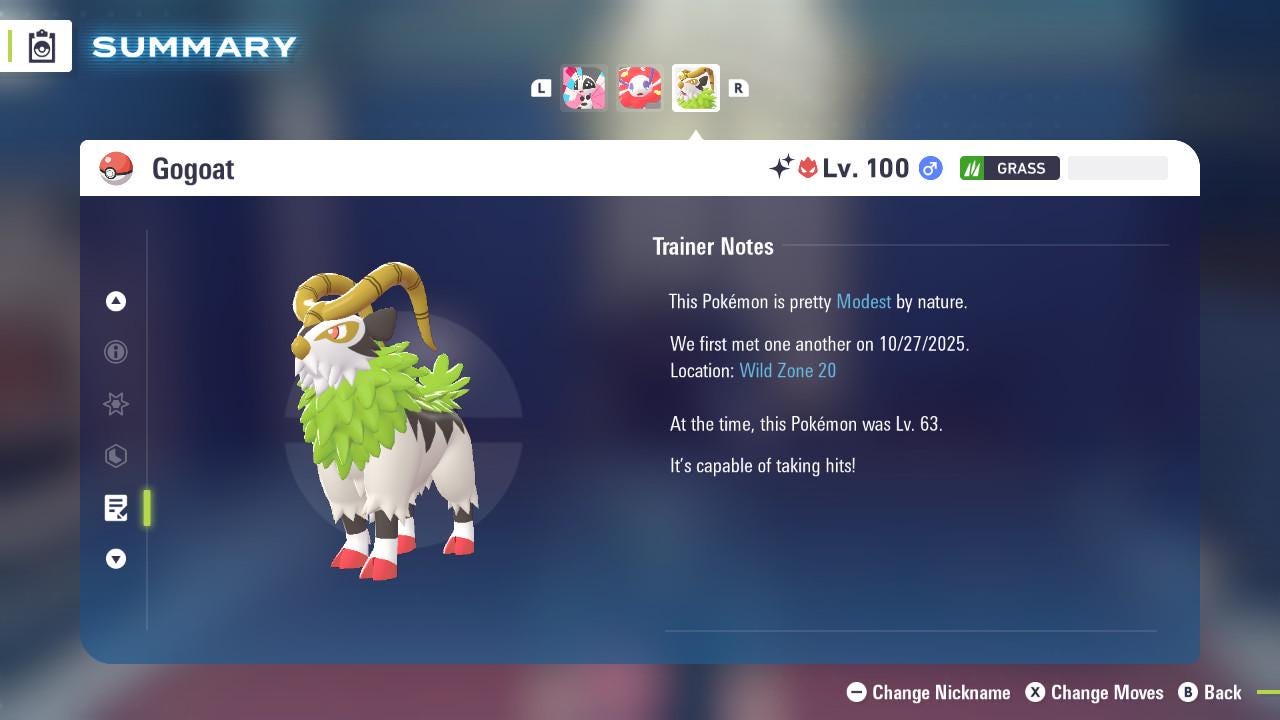Screen dimensions: 1280x720
Task: Select the Trainer Notes notepad icon
Action: tap(116, 508)
